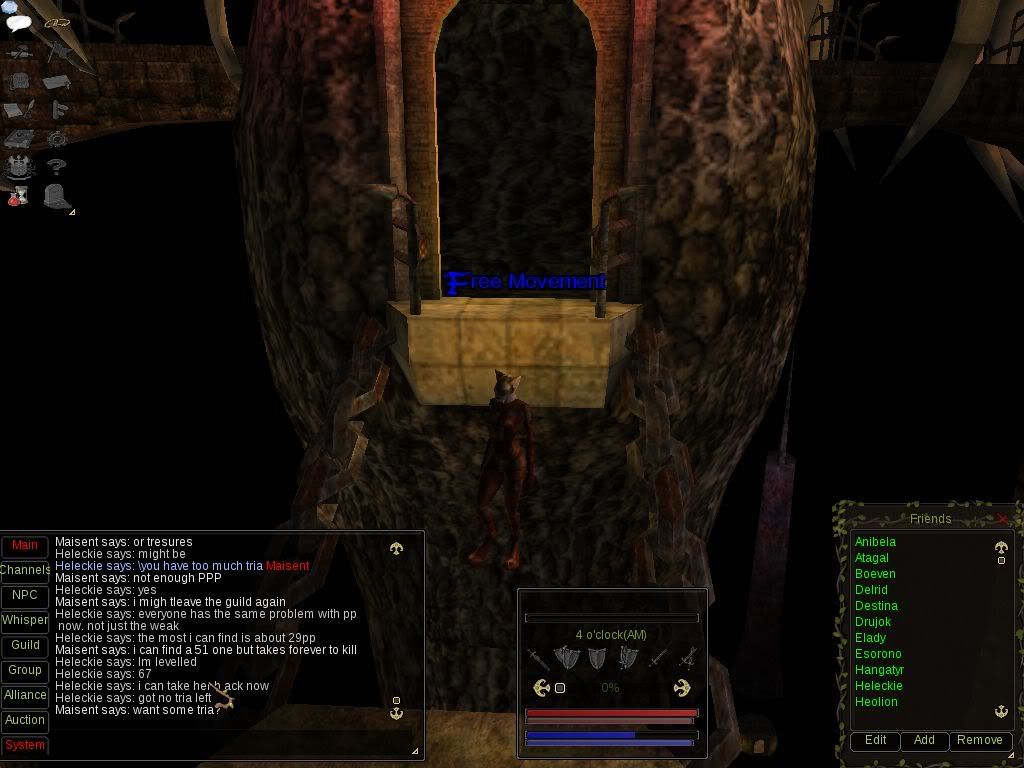Select the Alliance chat tab
Image resolution: width=1024 pixels, height=768 pixels.
click(25, 695)
